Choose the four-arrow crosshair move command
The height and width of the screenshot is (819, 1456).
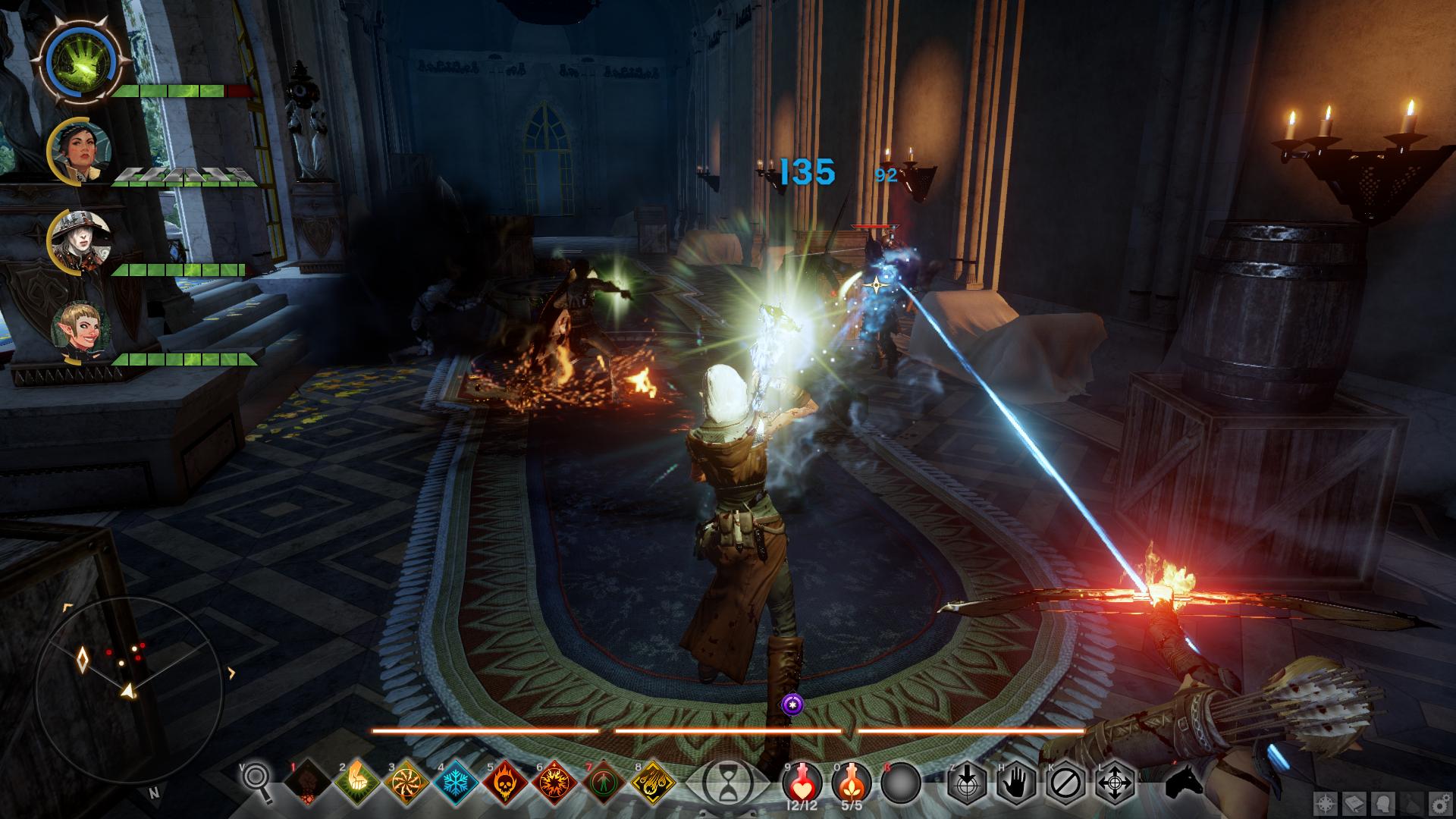point(1114,781)
